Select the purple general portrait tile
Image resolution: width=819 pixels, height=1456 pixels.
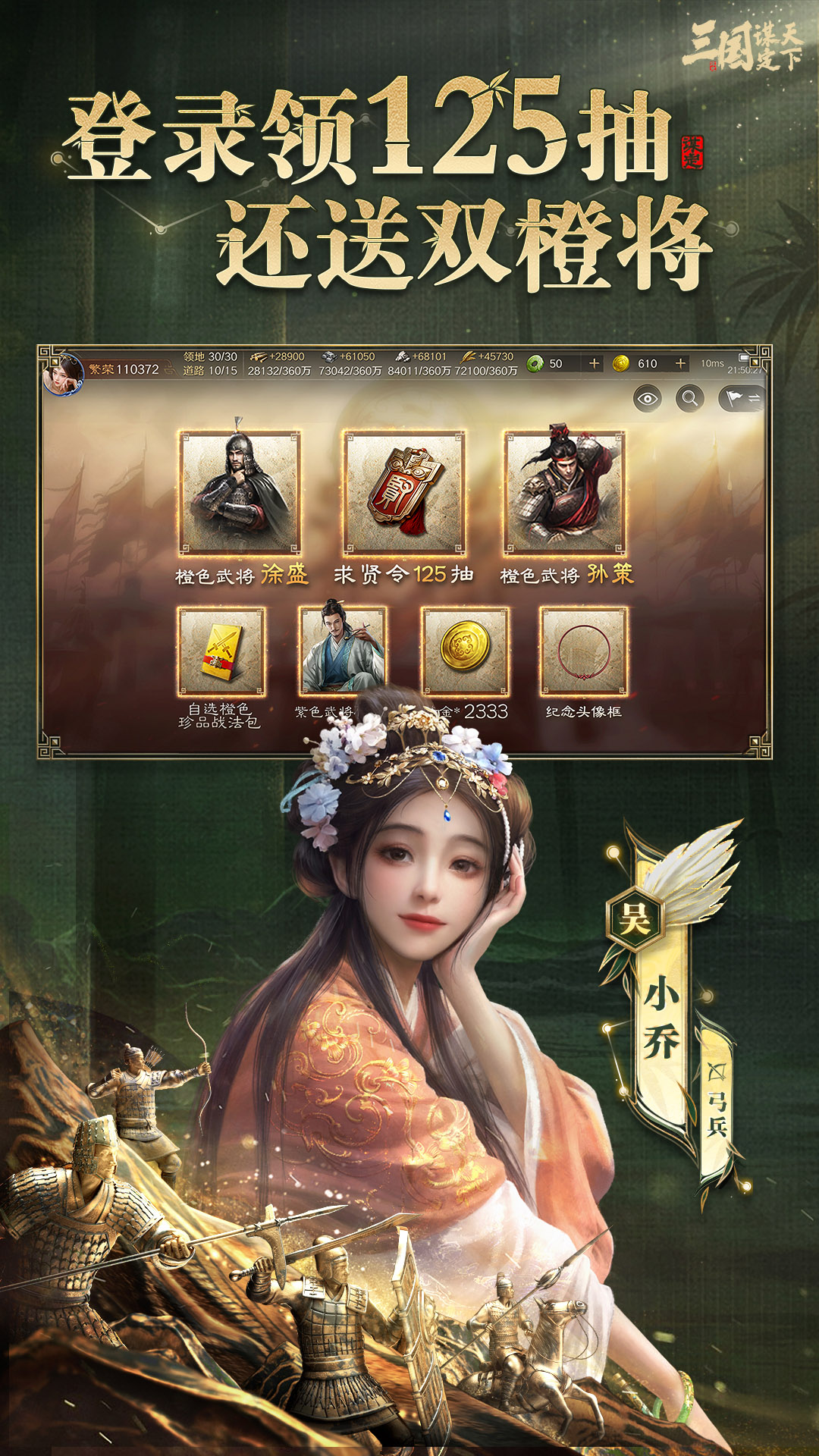coord(342,648)
